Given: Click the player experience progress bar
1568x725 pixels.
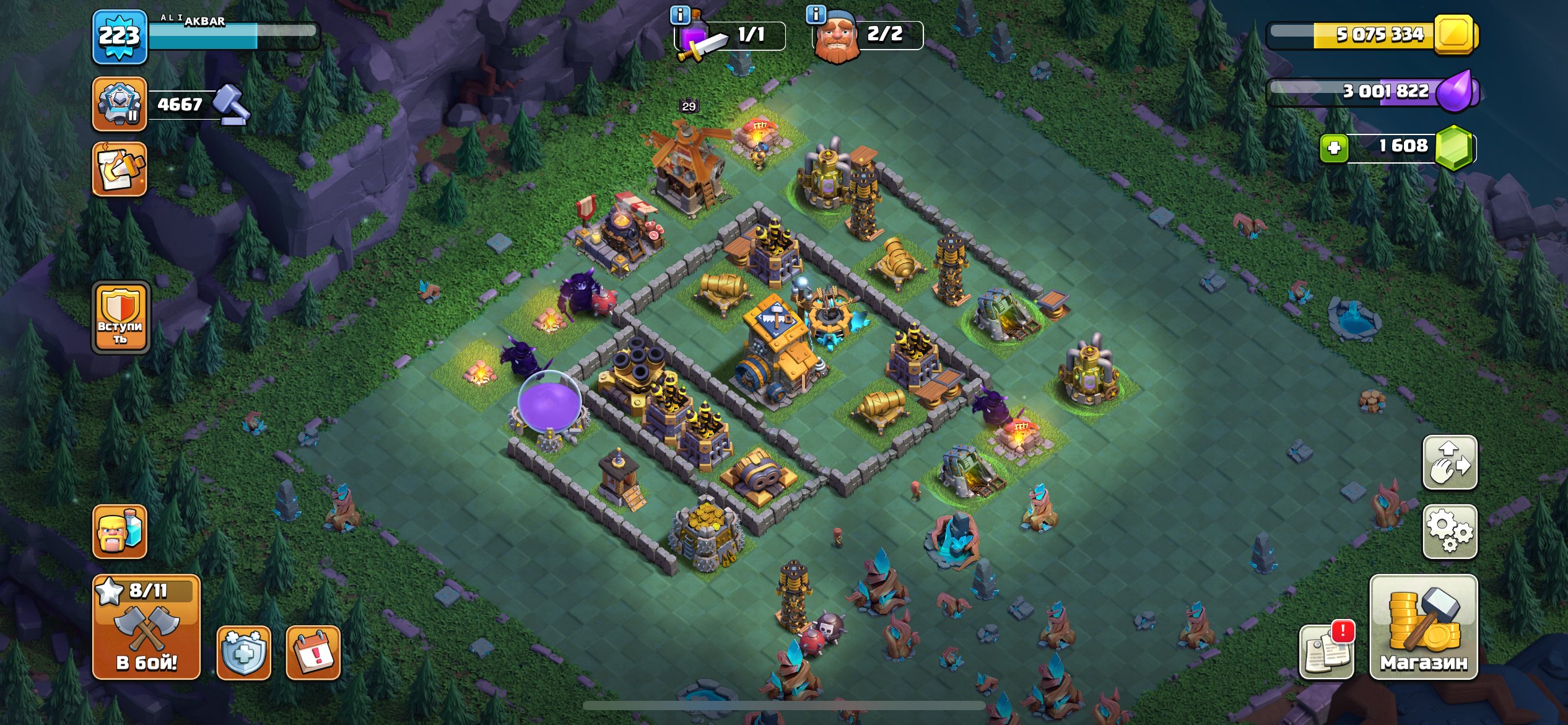Looking at the screenshot, I should (238, 36).
